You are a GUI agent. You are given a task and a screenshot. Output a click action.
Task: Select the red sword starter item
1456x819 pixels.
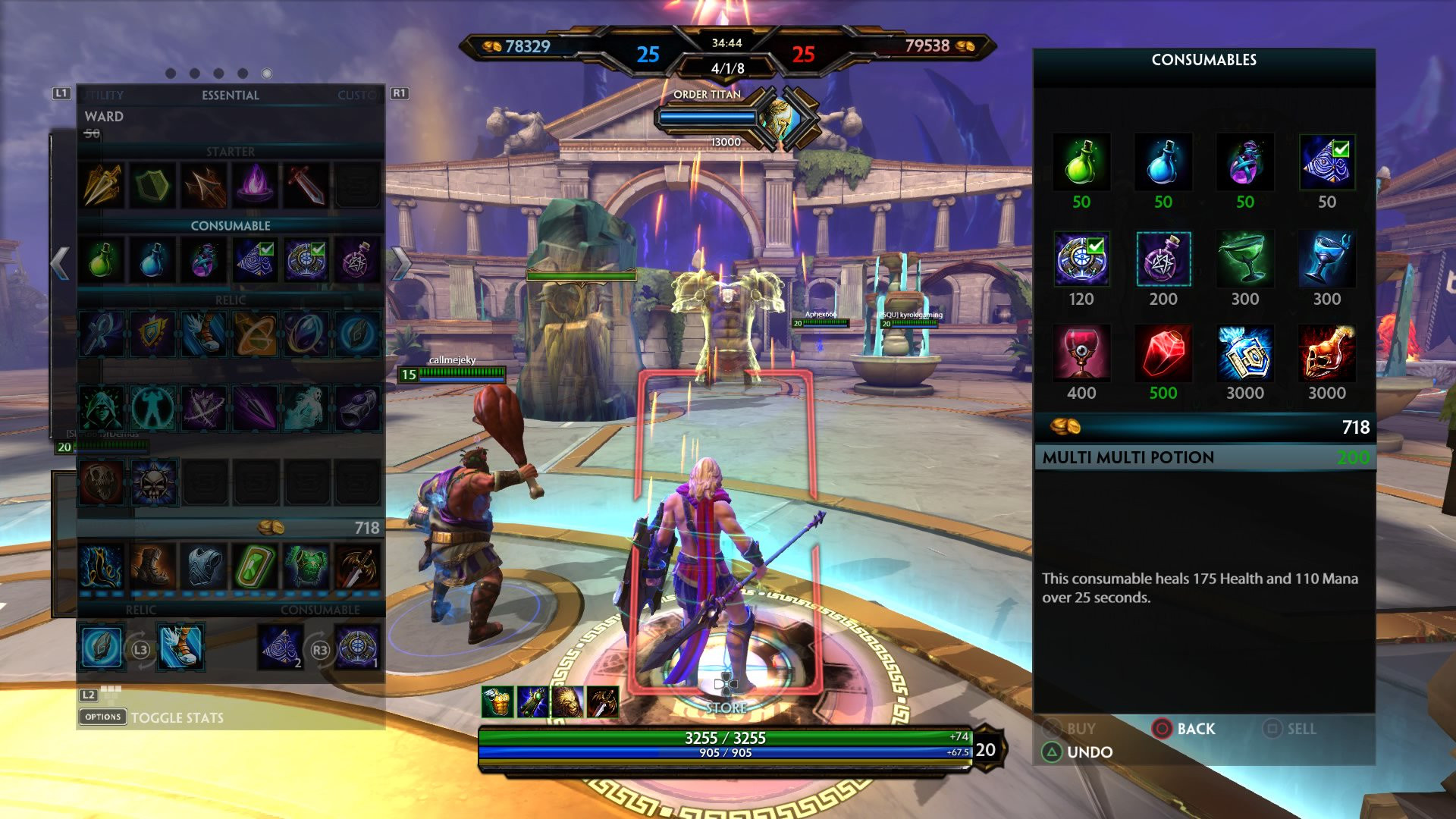306,185
